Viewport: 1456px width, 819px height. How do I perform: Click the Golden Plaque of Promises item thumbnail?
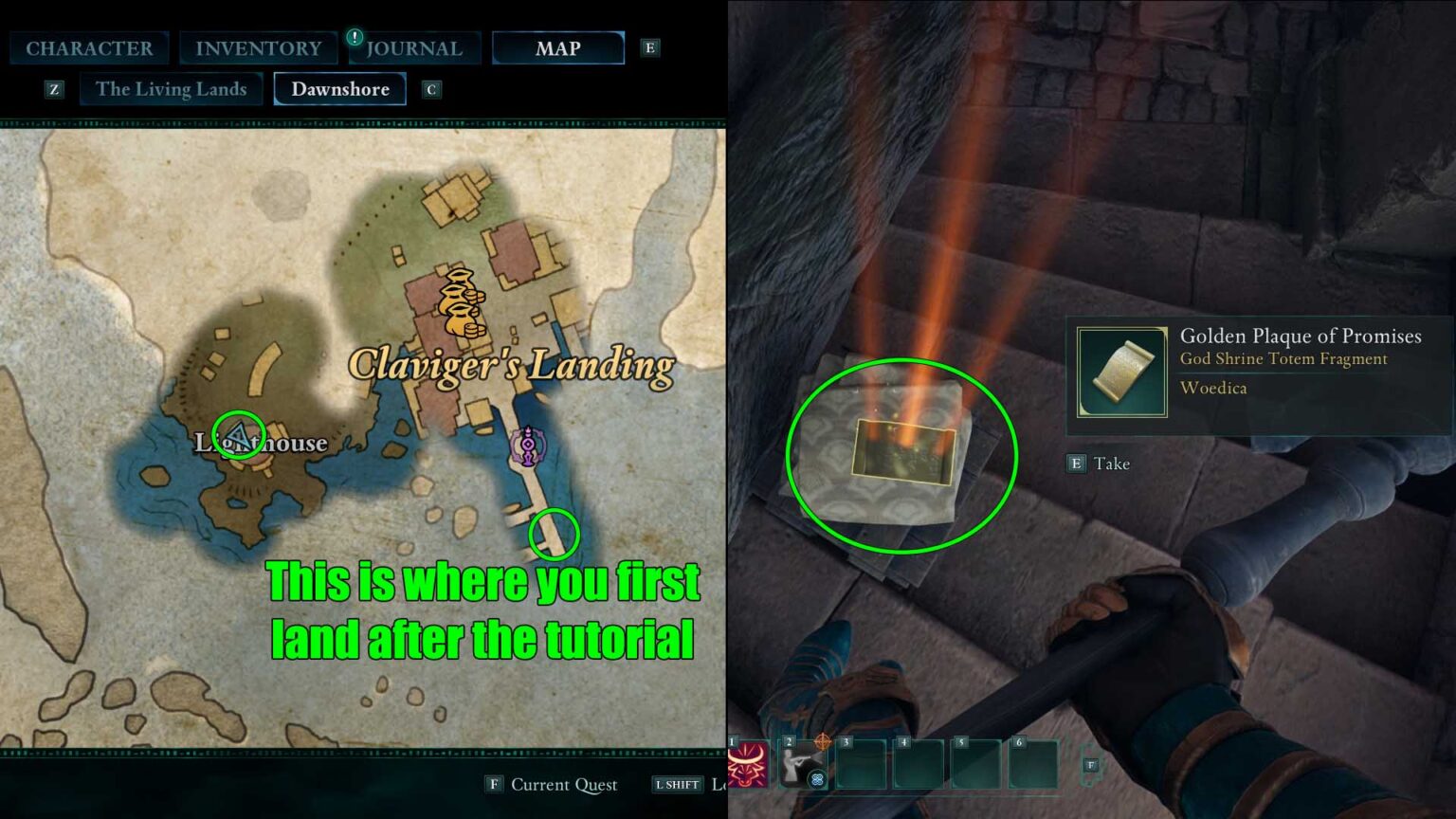pyautogui.click(x=1122, y=371)
